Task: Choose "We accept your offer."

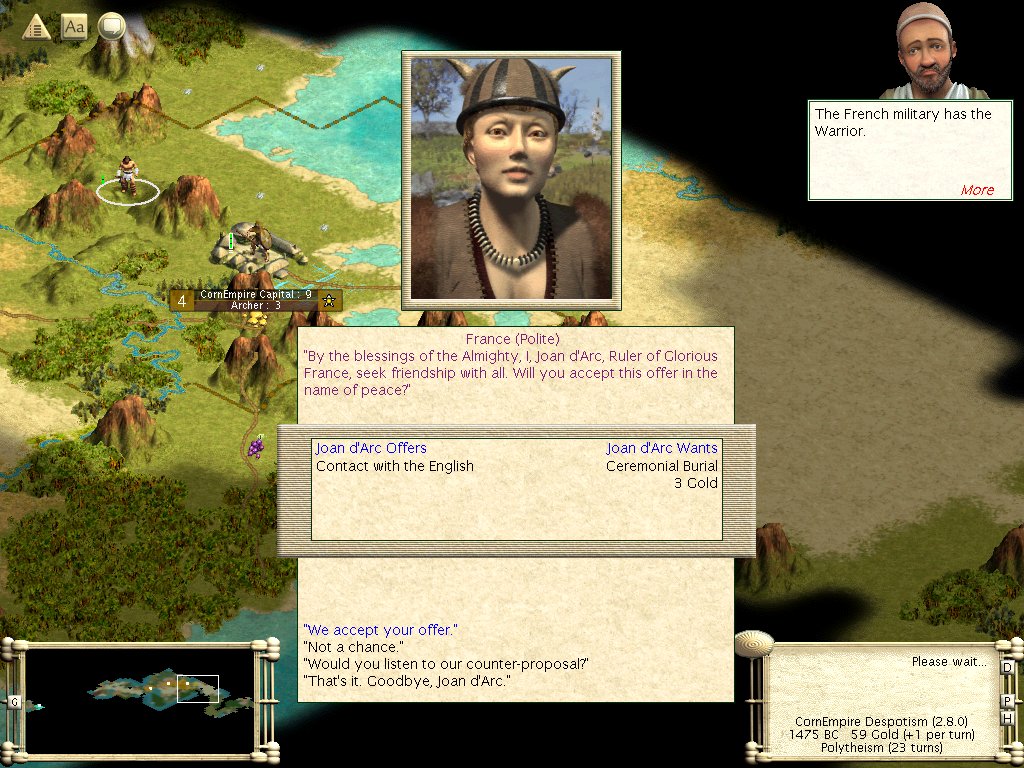Action: tap(381, 630)
